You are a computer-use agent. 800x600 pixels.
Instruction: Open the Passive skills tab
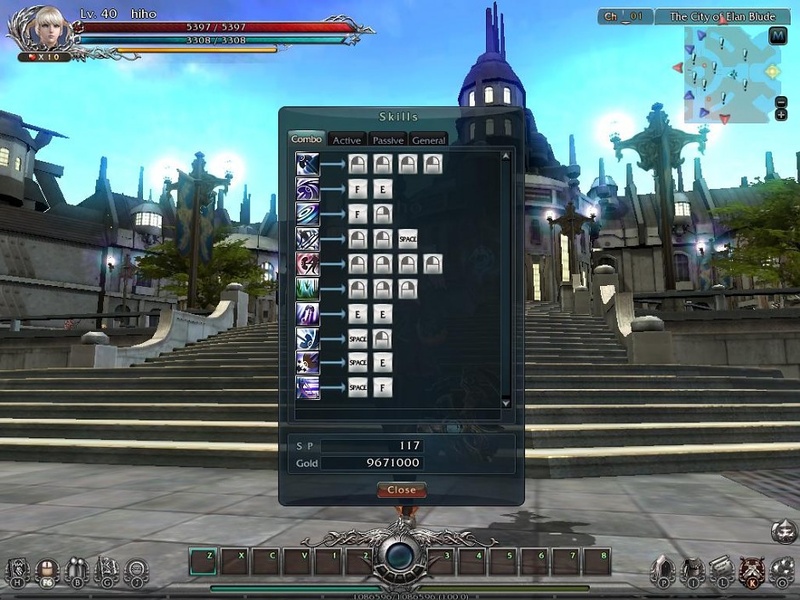(388, 140)
